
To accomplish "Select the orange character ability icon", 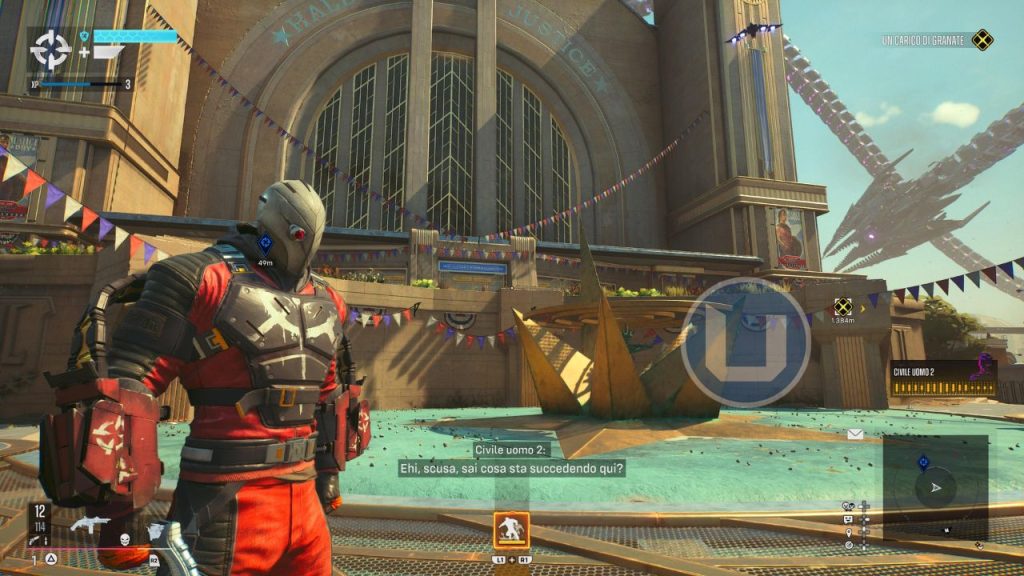I will click(x=511, y=529).
